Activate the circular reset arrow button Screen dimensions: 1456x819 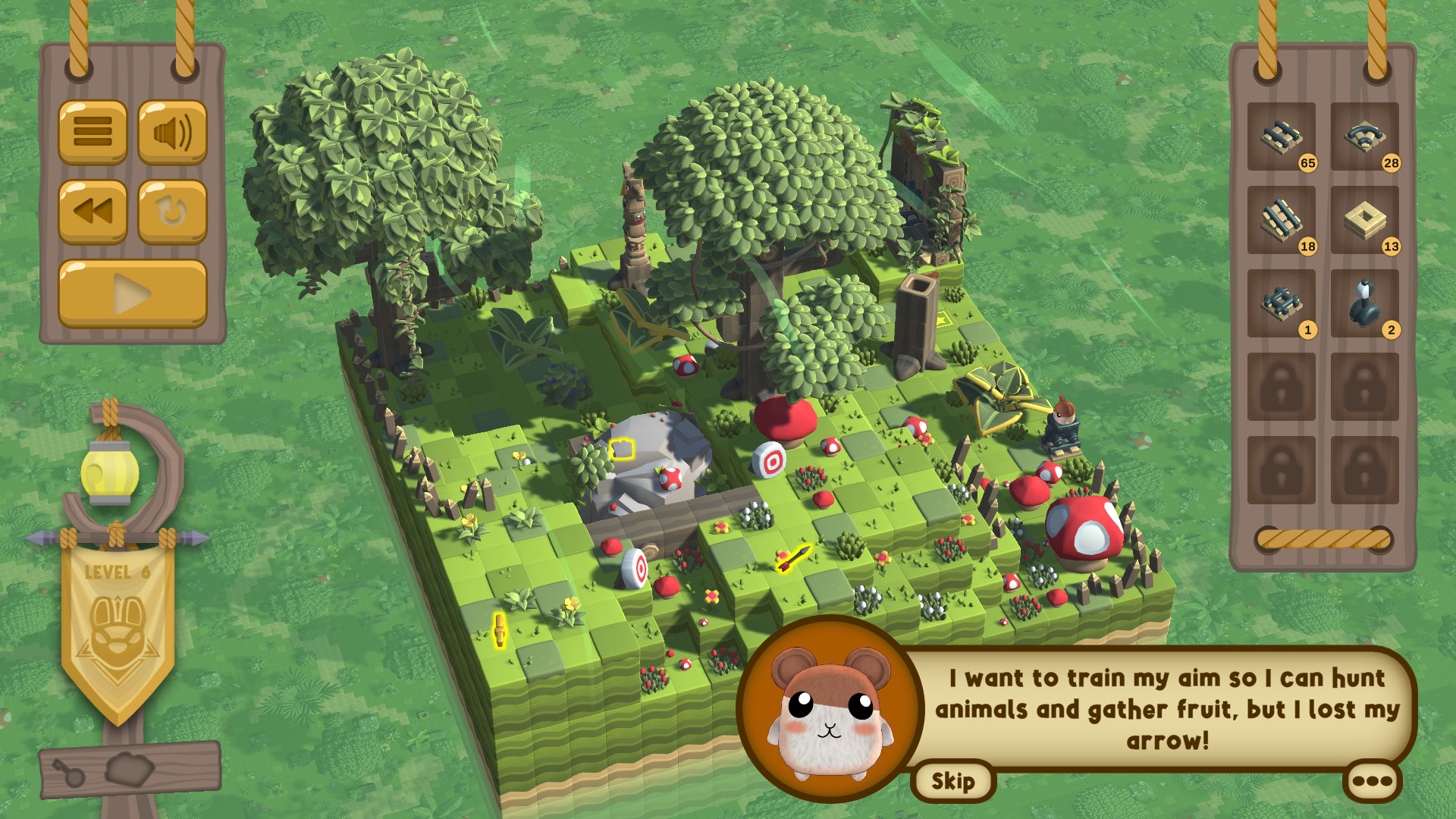(x=172, y=212)
